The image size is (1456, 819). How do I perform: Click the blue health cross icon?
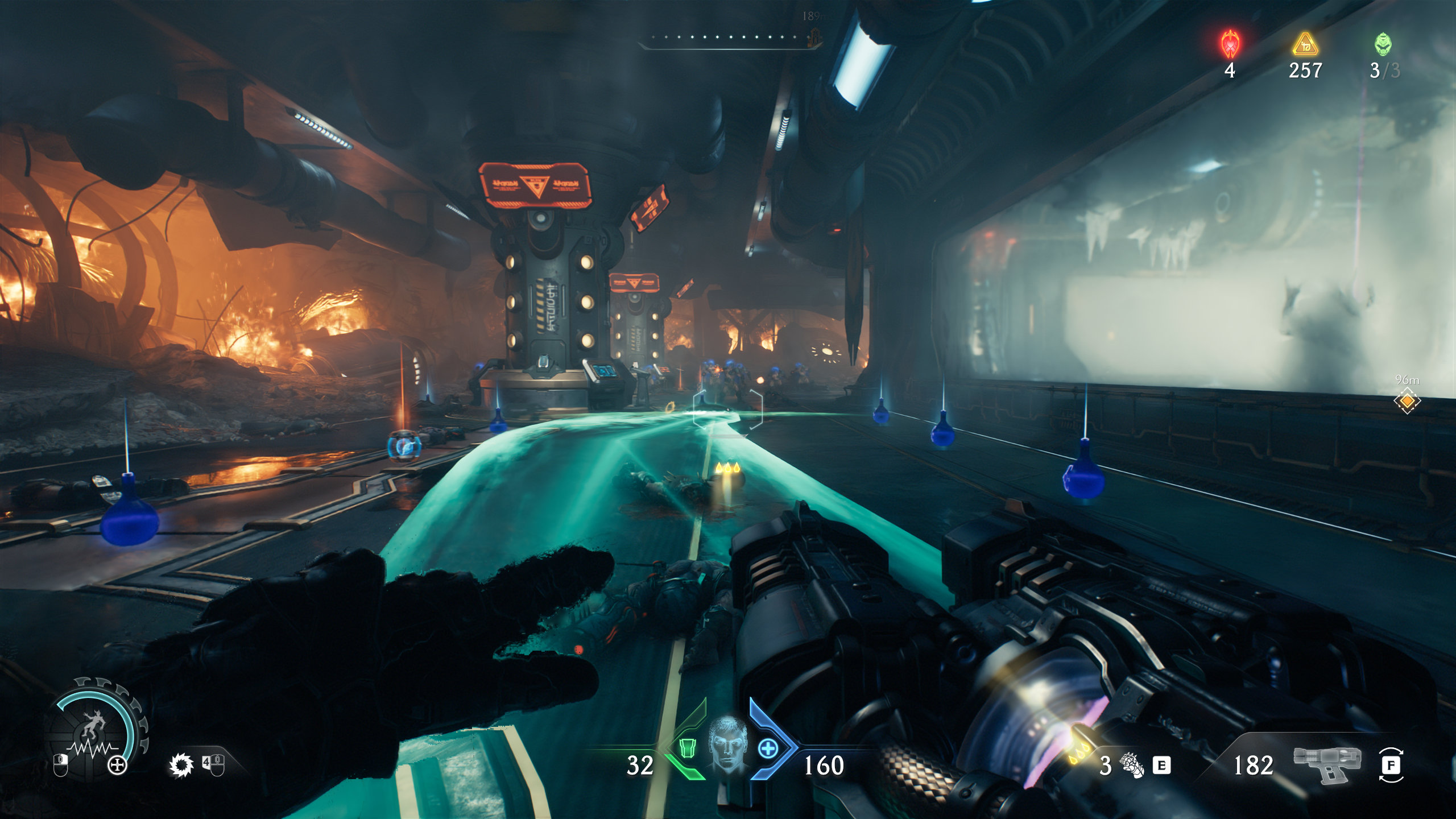tap(768, 748)
